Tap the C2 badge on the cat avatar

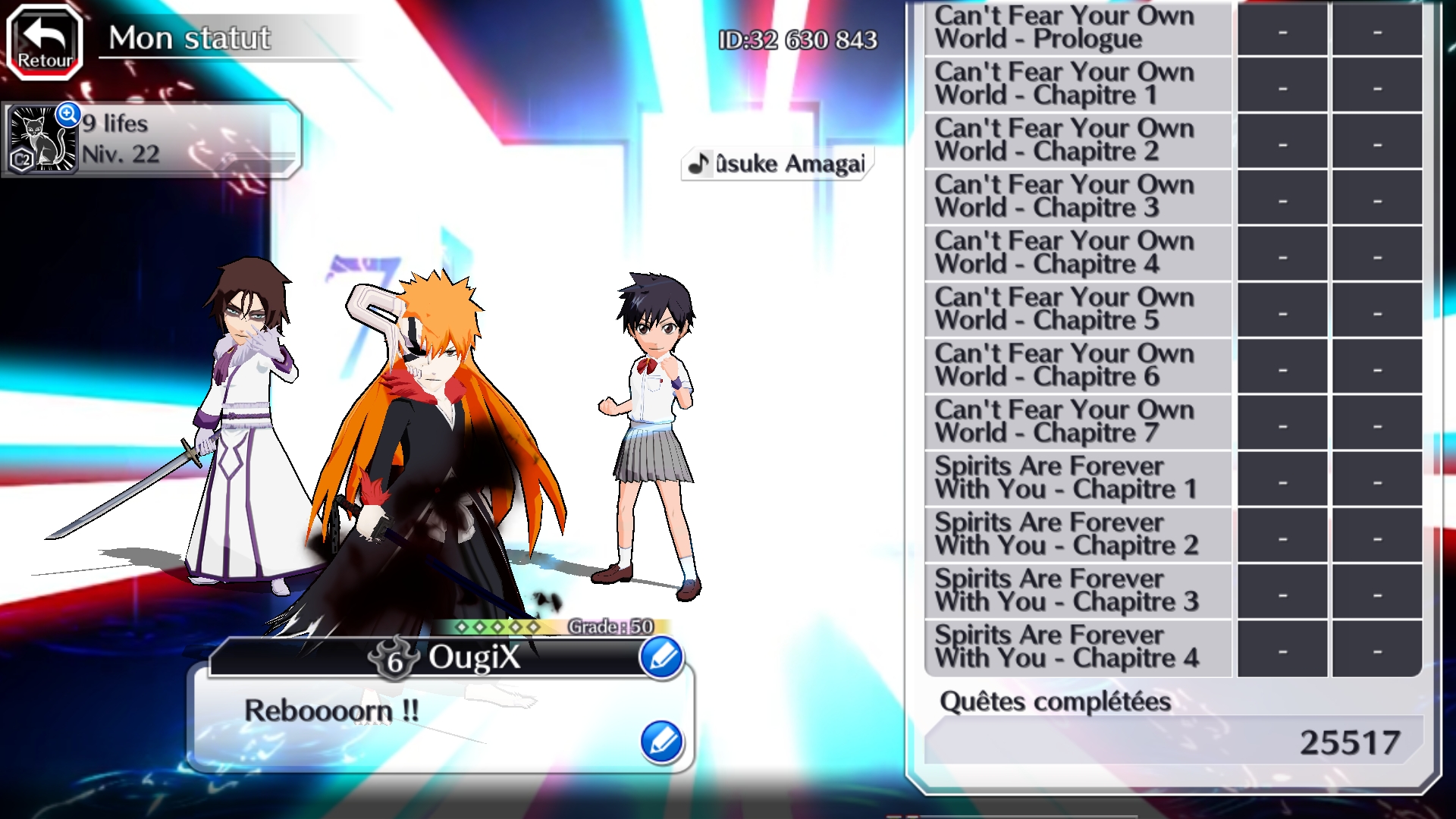(23, 159)
